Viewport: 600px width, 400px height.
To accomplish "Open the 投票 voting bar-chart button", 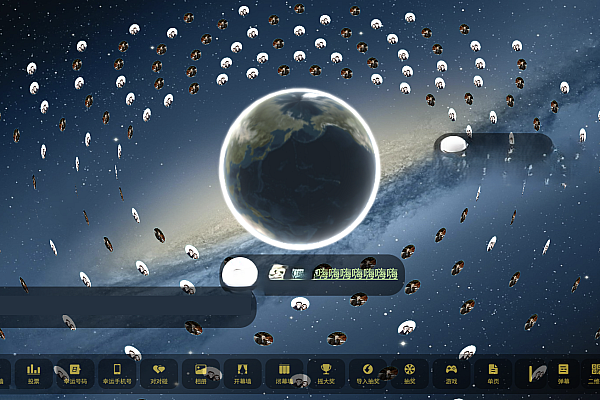I will [34, 372].
